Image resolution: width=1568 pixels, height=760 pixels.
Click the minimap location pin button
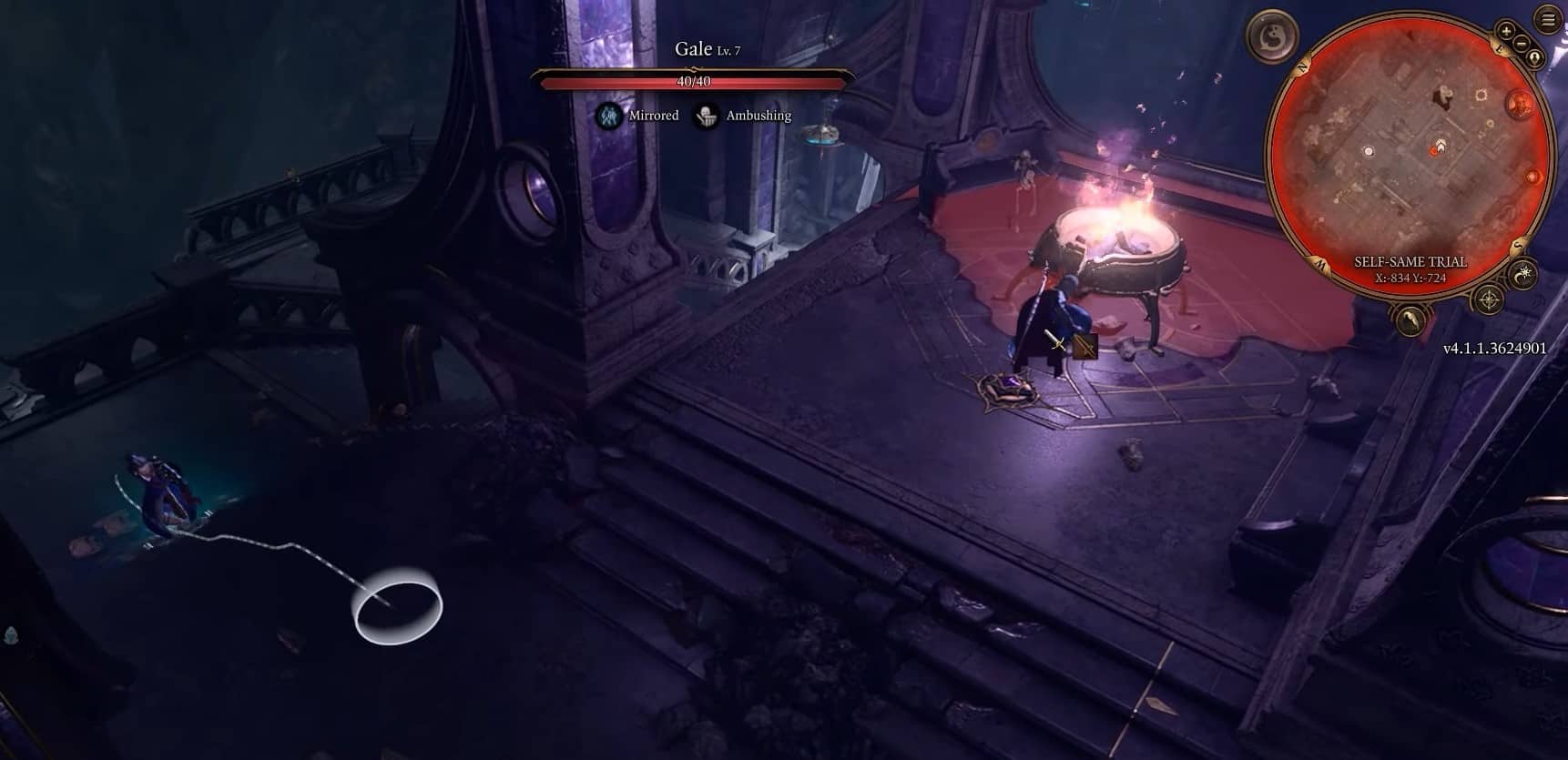(x=1535, y=58)
